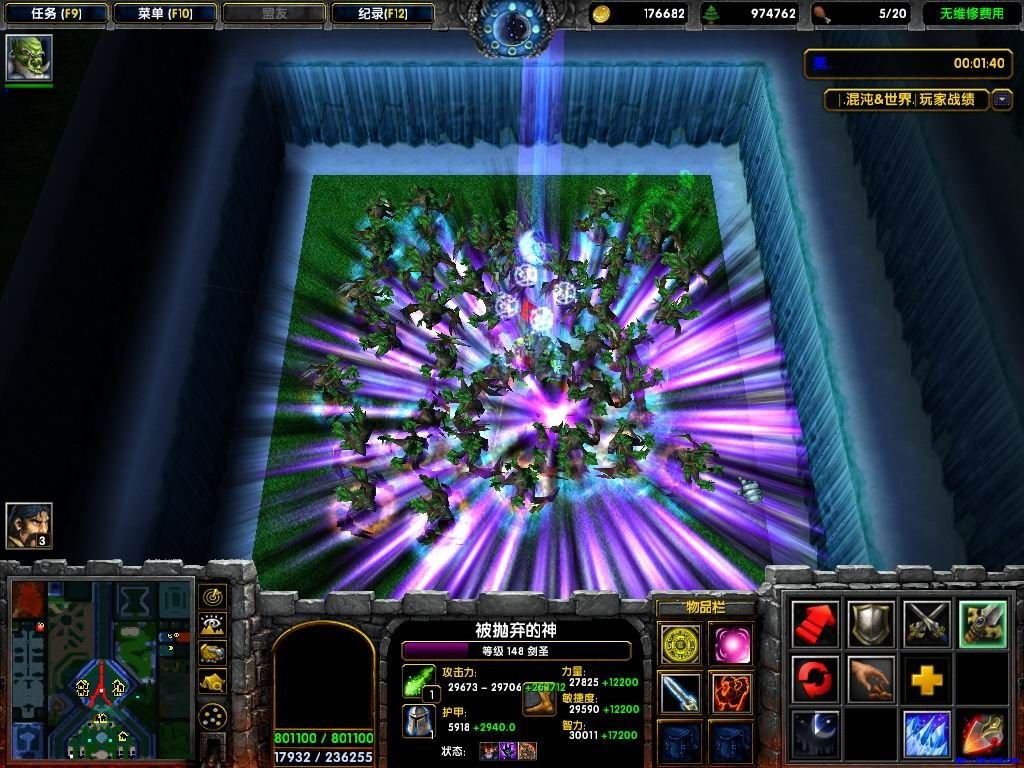Click on the minimap
The image size is (1024, 768).
click(x=100, y=666)
